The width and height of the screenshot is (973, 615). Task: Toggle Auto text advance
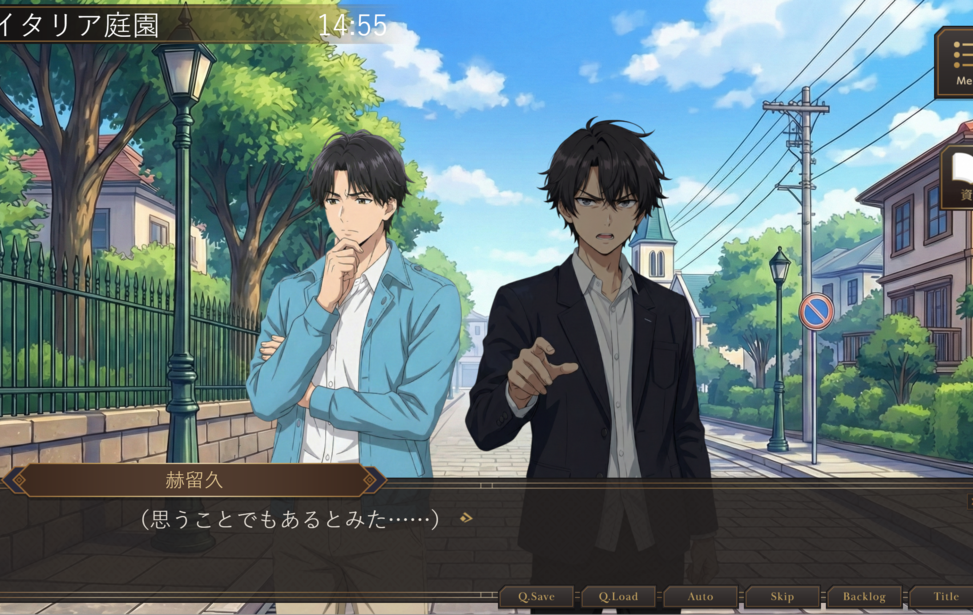(700, 597)
